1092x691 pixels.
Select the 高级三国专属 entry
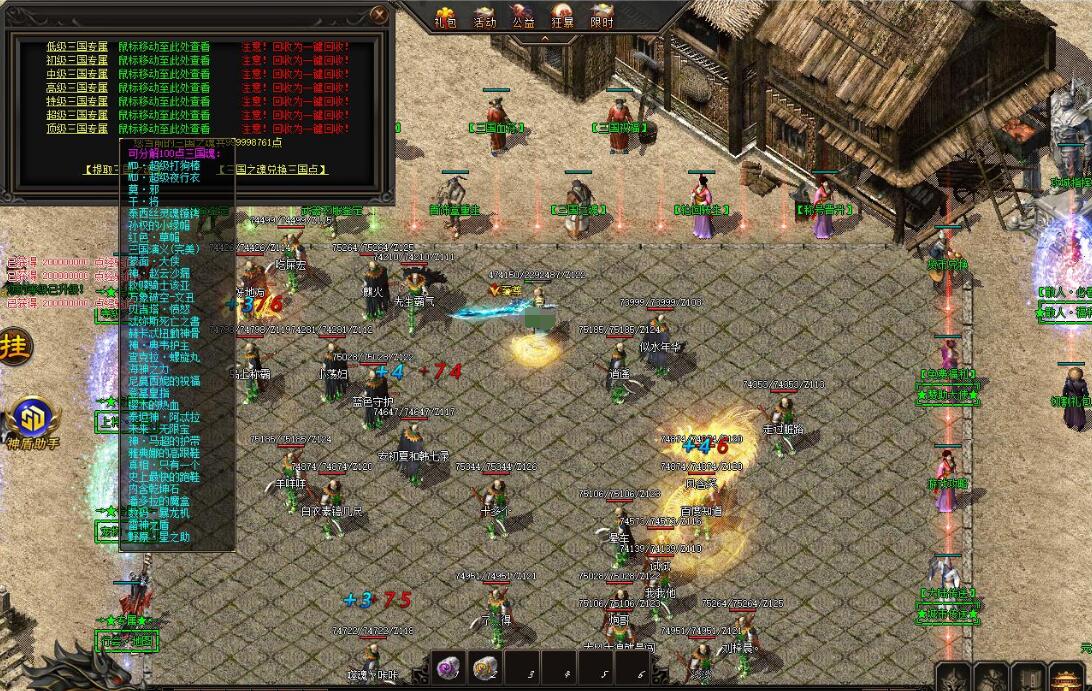[x=76, y=88]
